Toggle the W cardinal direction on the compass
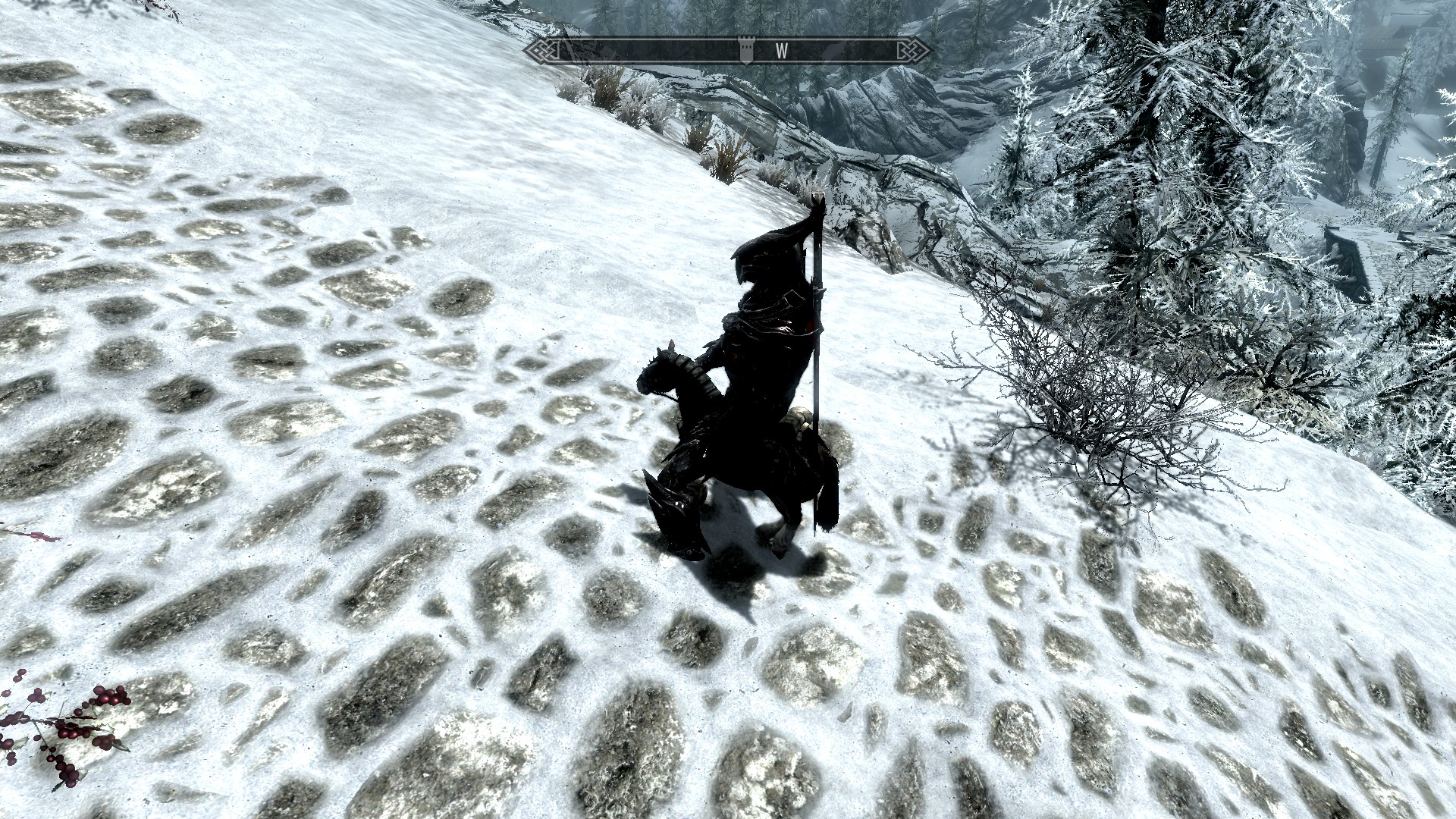 click(781, 50)
